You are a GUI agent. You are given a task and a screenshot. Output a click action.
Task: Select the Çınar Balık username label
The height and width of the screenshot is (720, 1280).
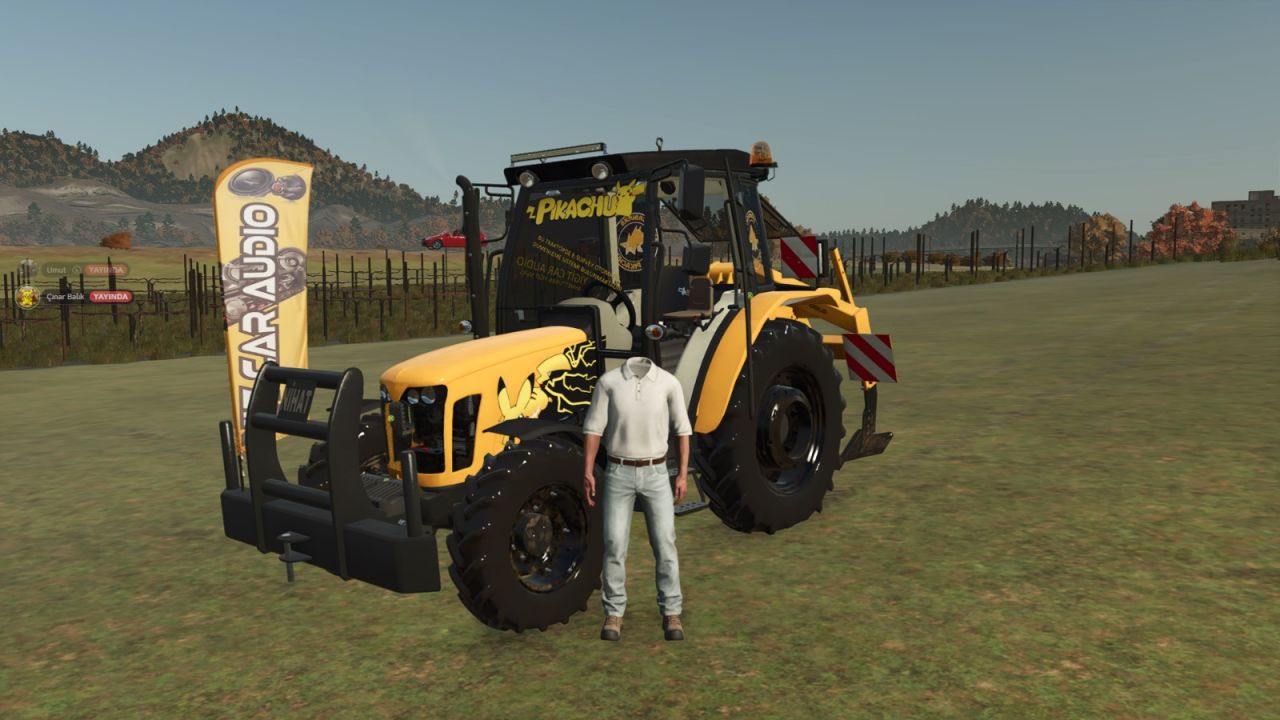pyautogui.click(x=65, y=297)
